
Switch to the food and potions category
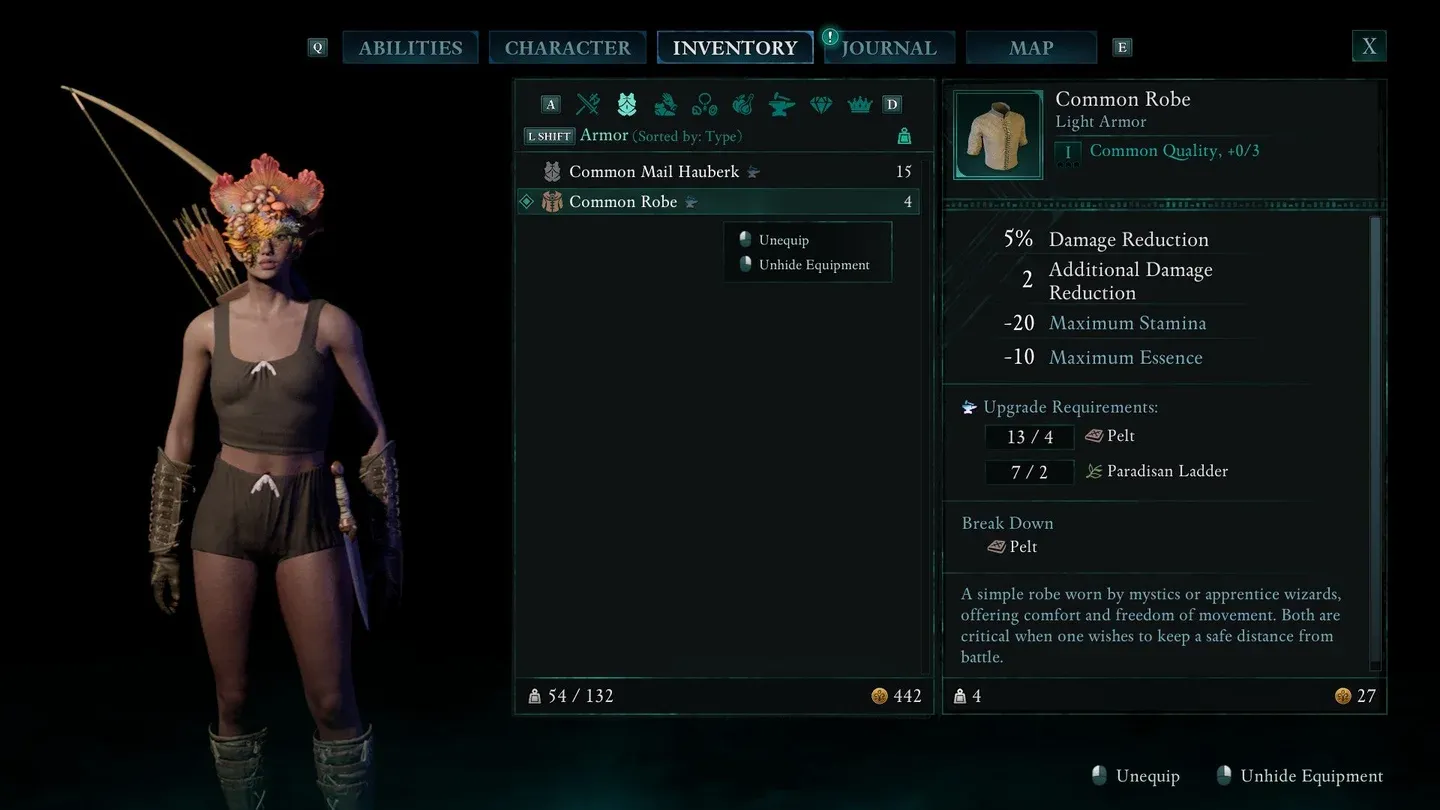tap(743, 104)
